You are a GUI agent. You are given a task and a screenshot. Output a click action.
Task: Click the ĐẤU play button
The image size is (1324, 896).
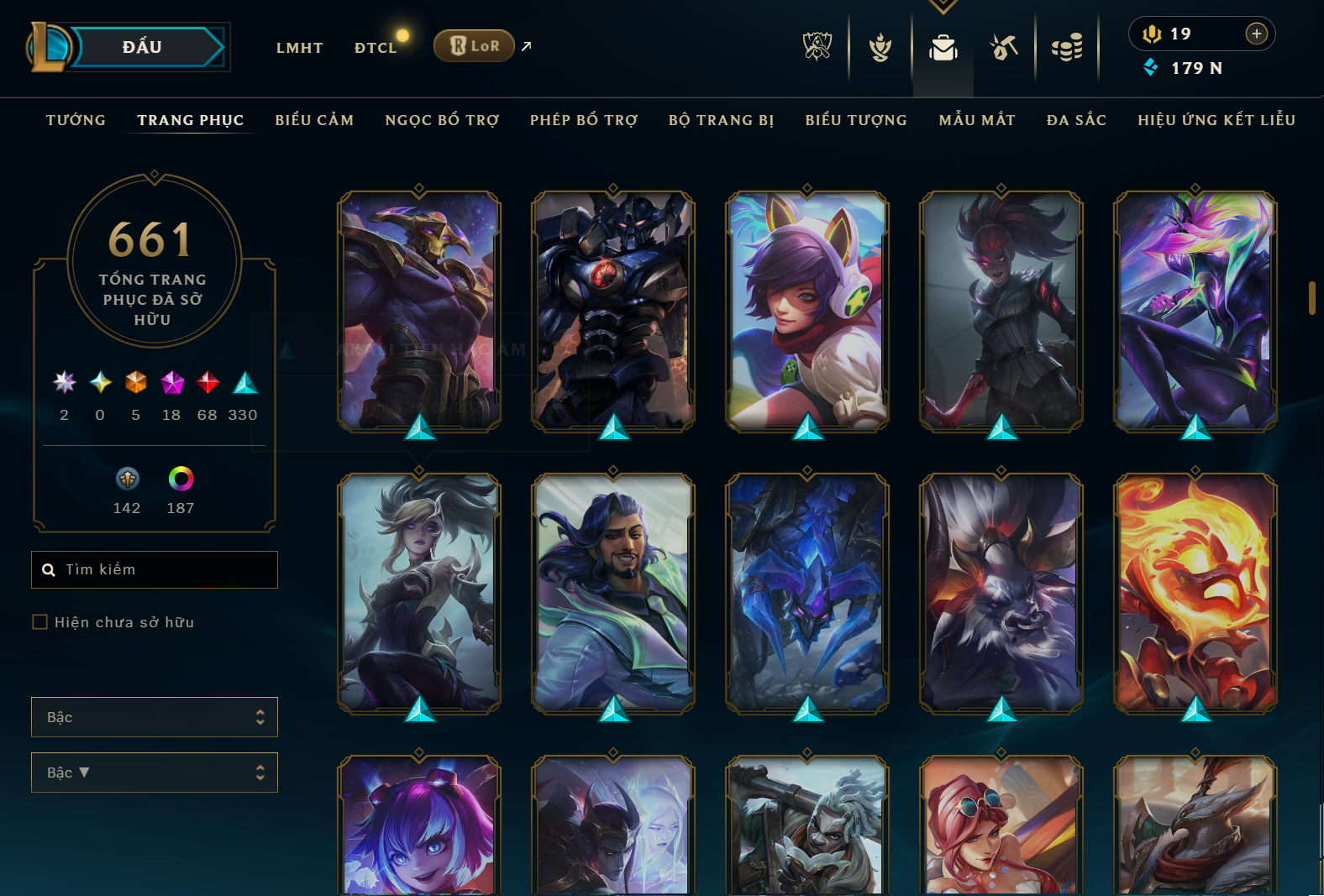tap(143, 46)
